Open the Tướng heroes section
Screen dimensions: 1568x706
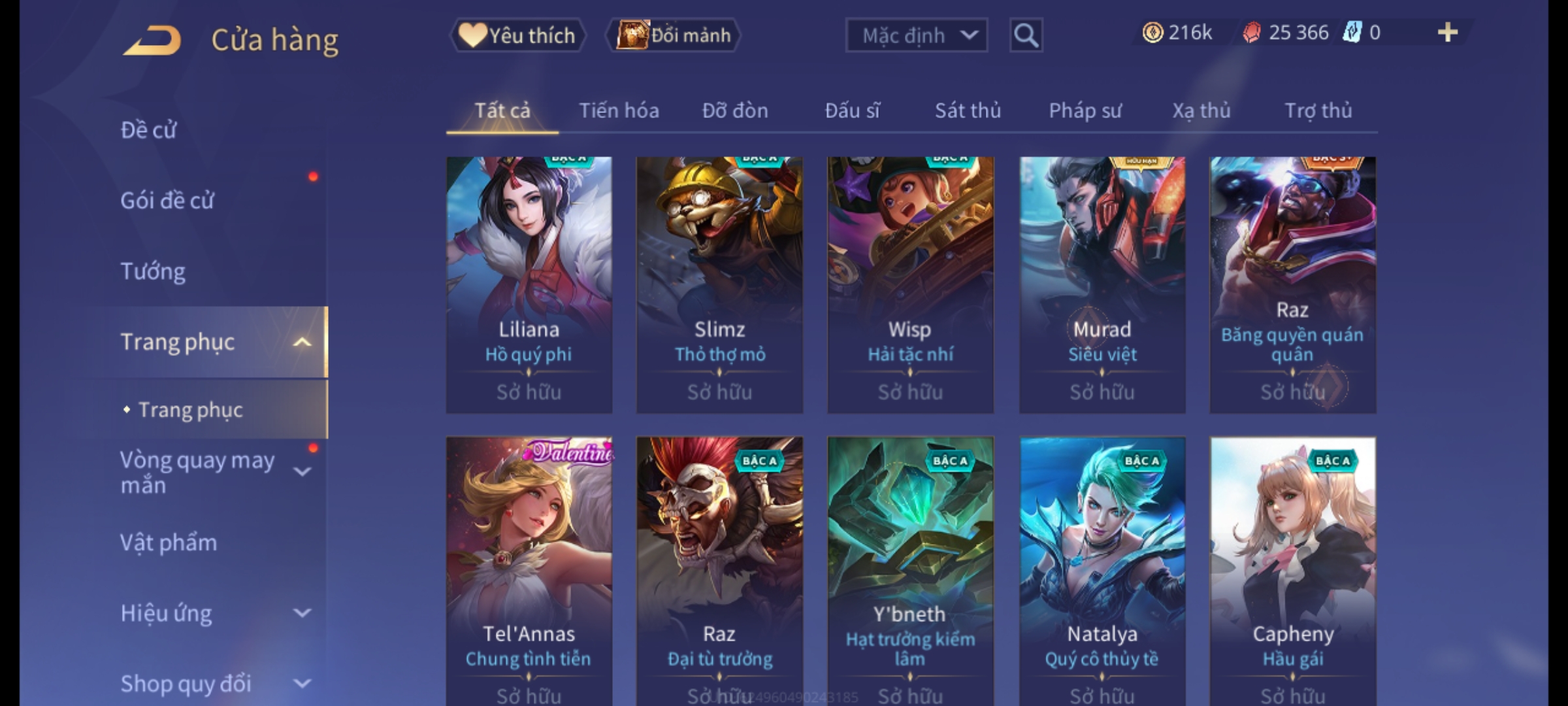point(153,271)
